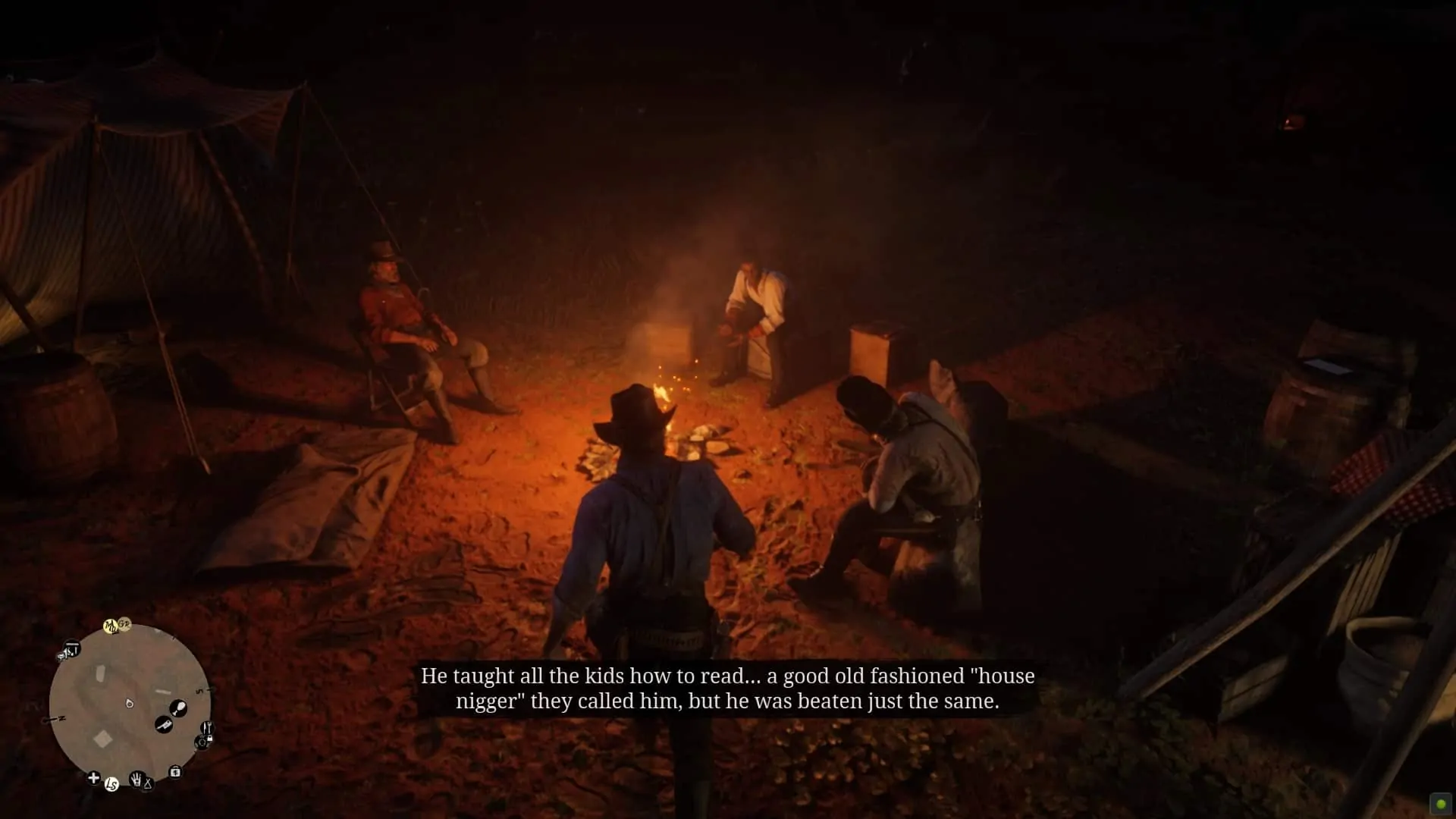
Task: Choose the yellow GR mission marker
Action: (124, 624)
